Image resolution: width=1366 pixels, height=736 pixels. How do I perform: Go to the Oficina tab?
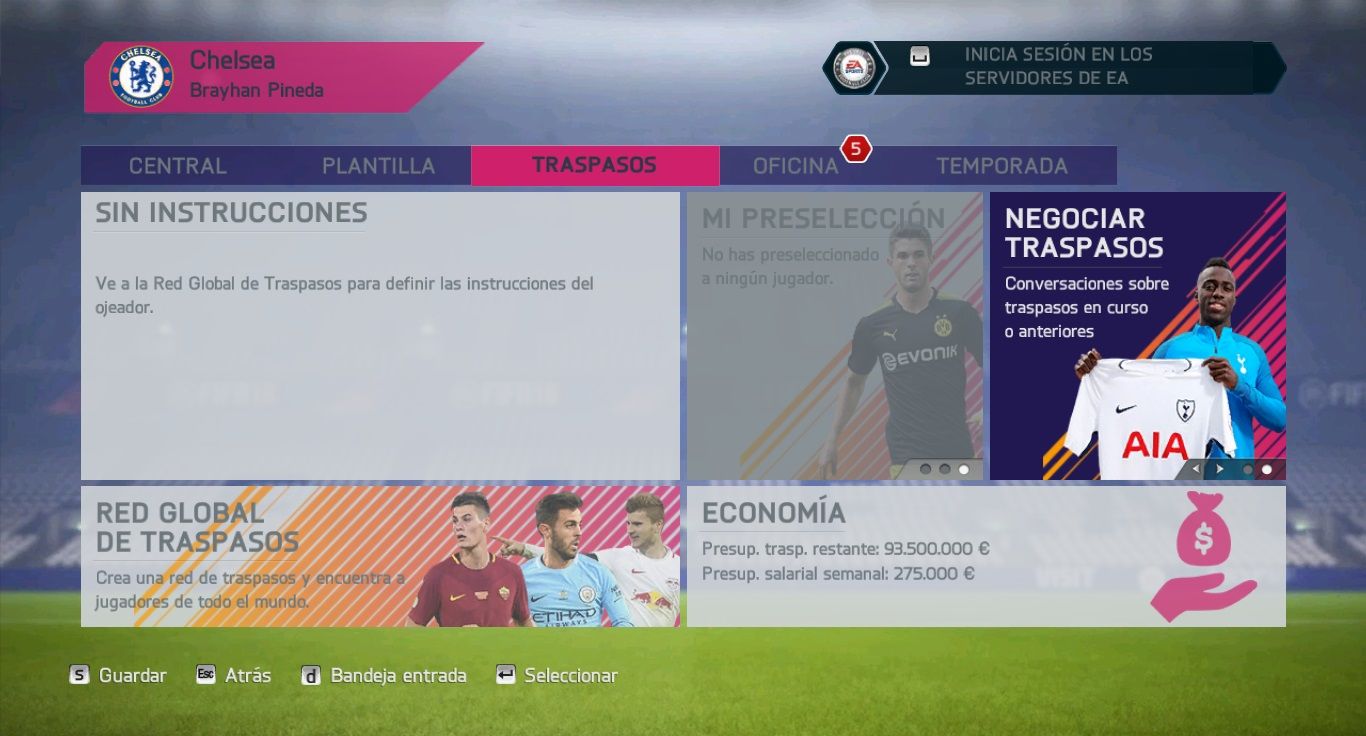point(796,166)
